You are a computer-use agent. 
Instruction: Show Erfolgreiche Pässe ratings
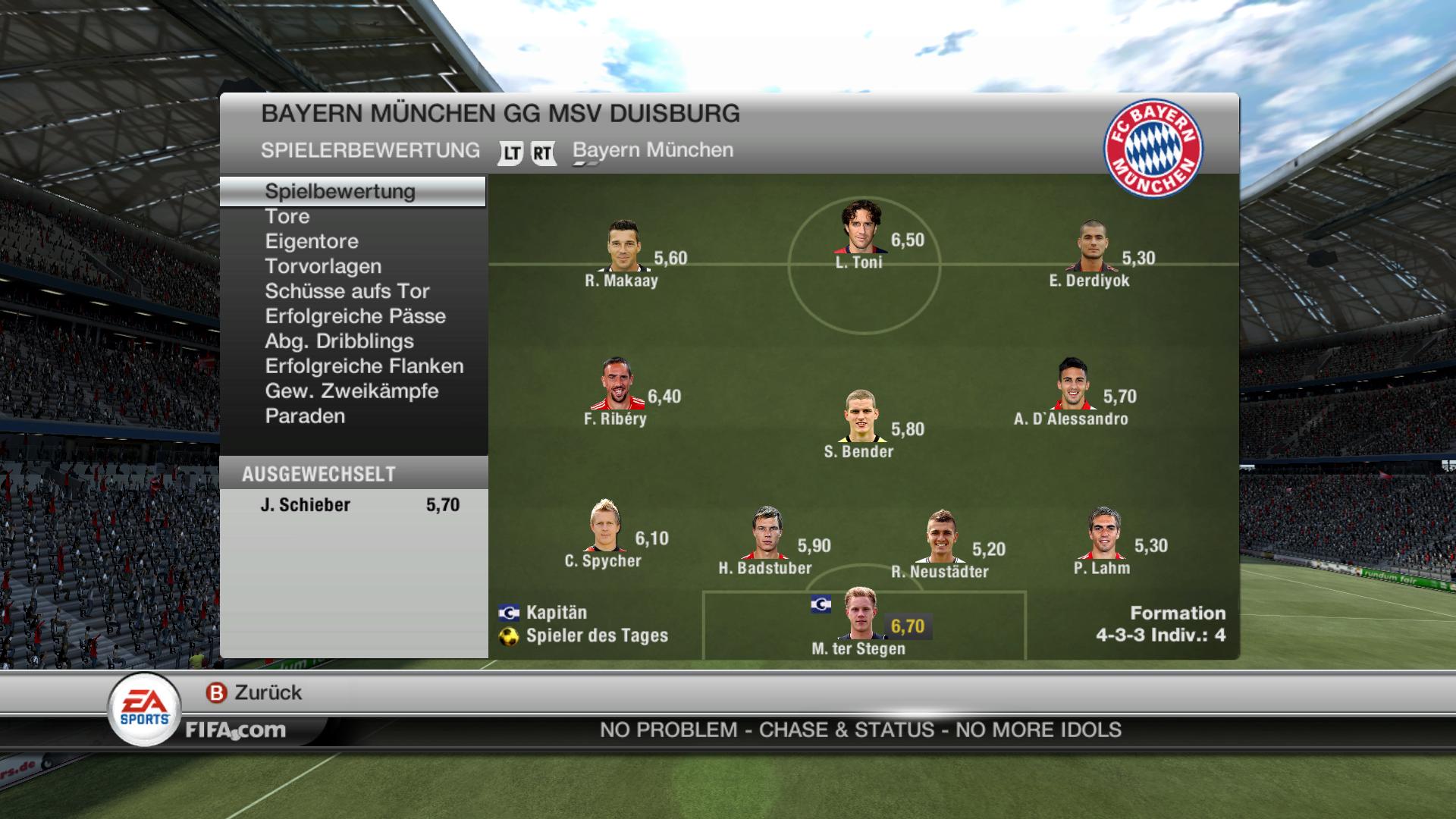coord(355,316)
